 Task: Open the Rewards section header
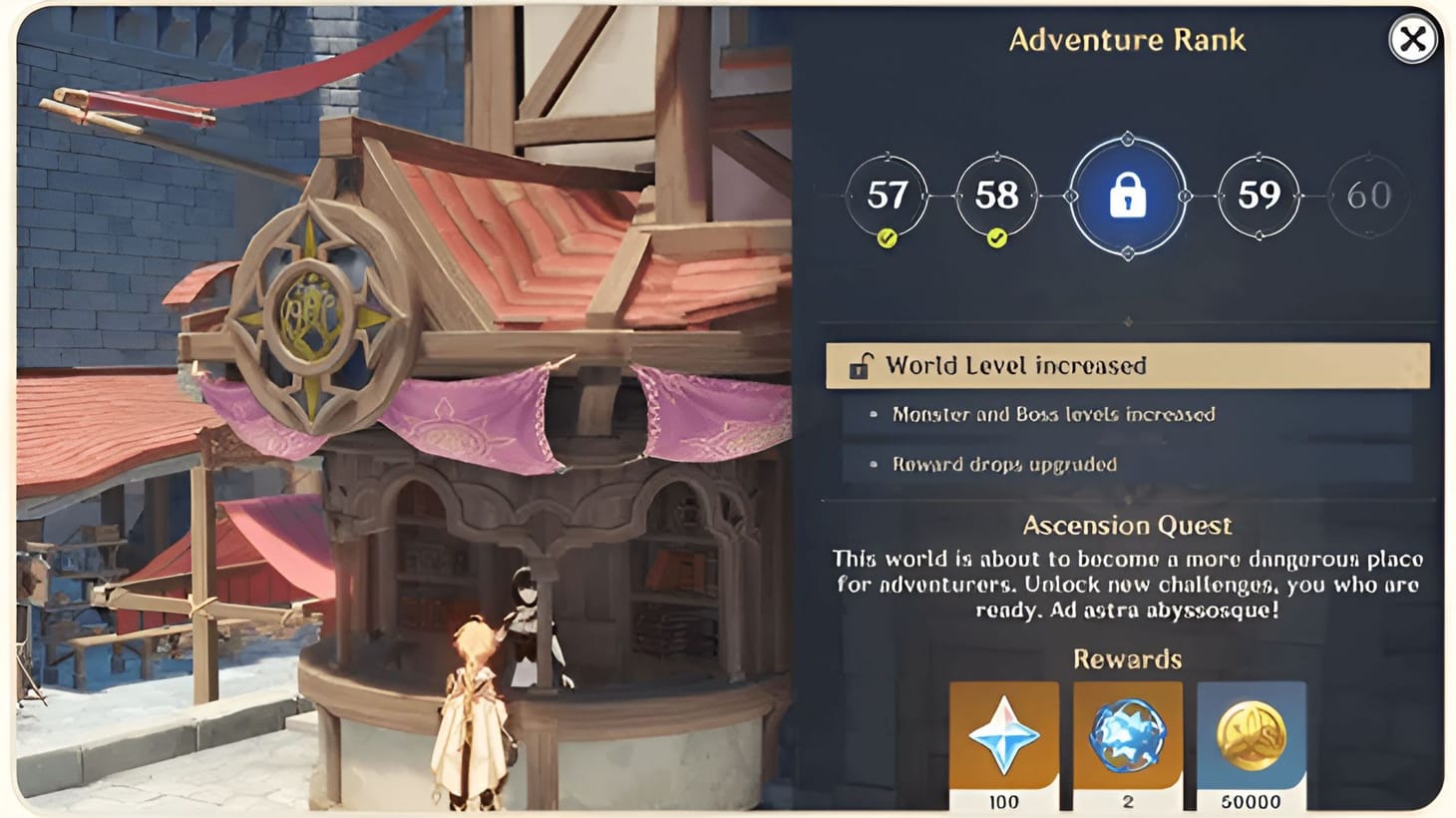1127,658
